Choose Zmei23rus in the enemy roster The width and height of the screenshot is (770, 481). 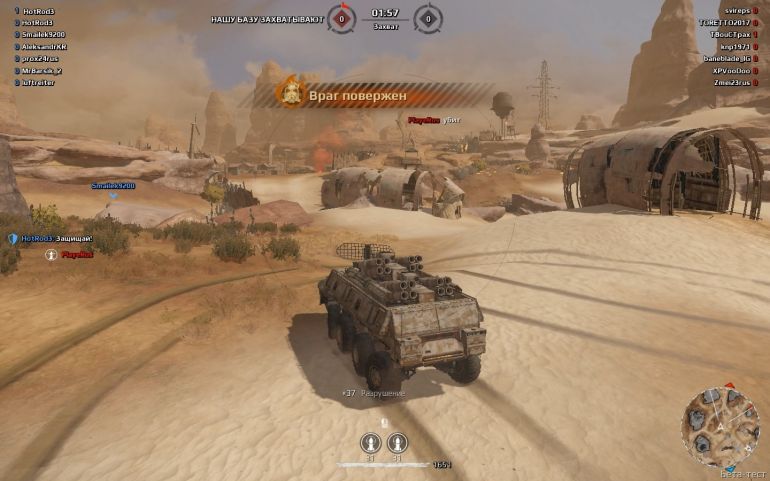[727, 83]
